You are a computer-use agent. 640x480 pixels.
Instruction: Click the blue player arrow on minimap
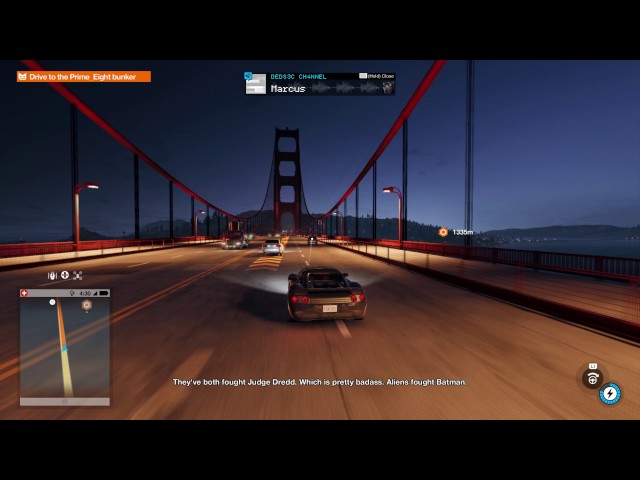[63, 348]
